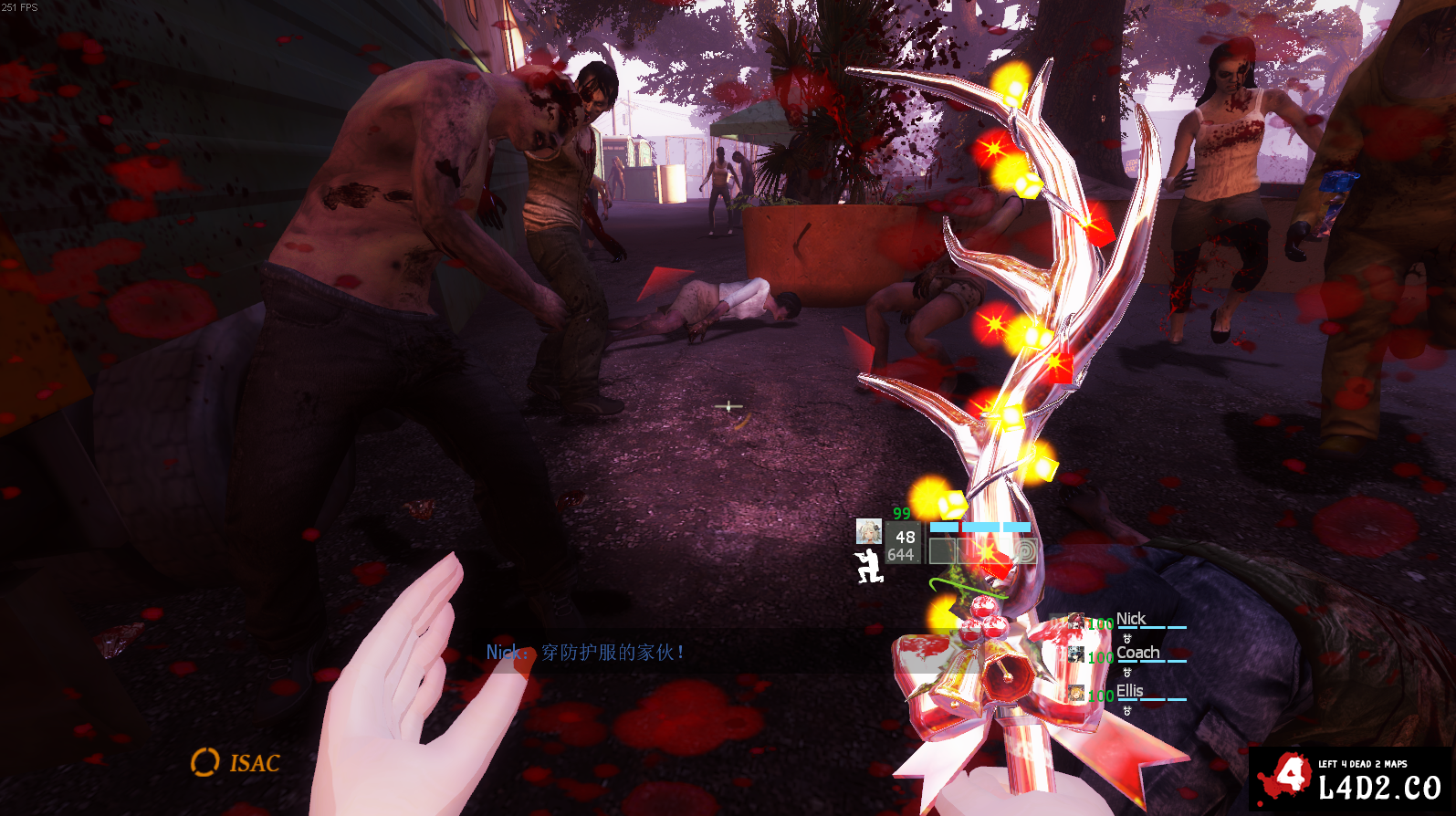Viewport: 1456px width, 816px height.
Task: Click Nick's teammate portrait
Action: (x=1077, y=622)
